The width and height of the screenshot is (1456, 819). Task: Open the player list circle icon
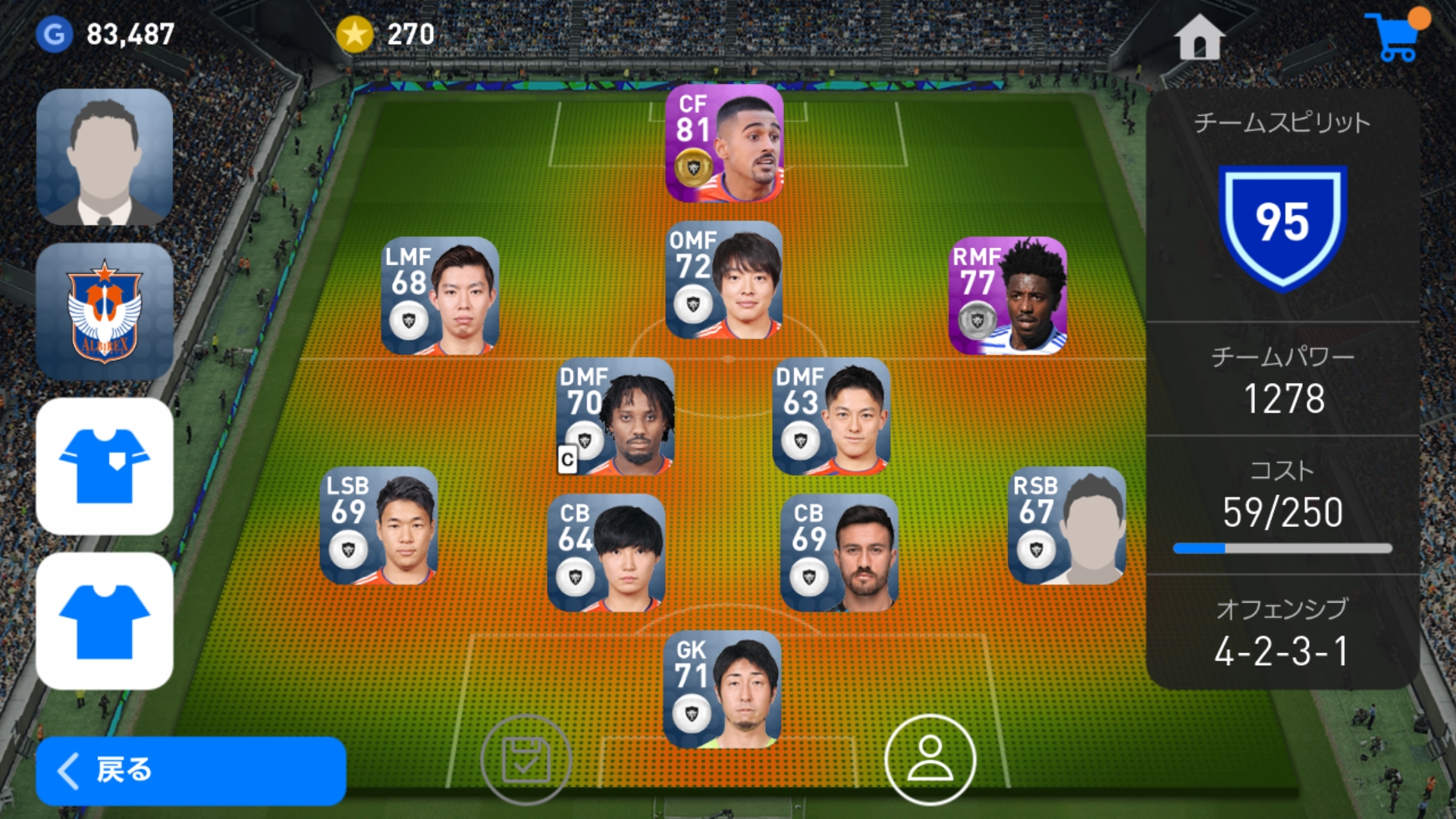[930, 759]
